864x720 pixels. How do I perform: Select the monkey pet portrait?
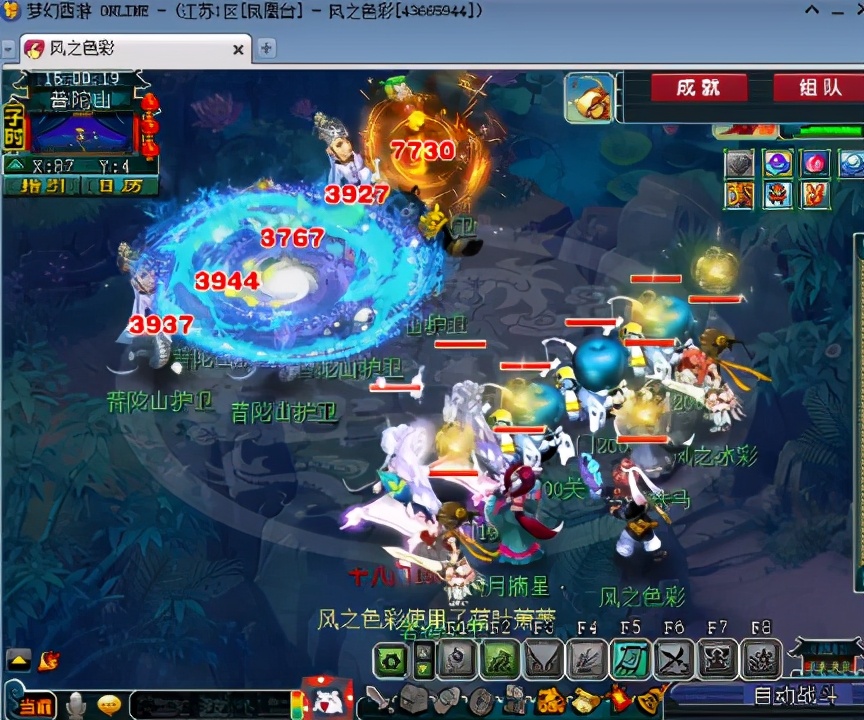coord(589,97)
